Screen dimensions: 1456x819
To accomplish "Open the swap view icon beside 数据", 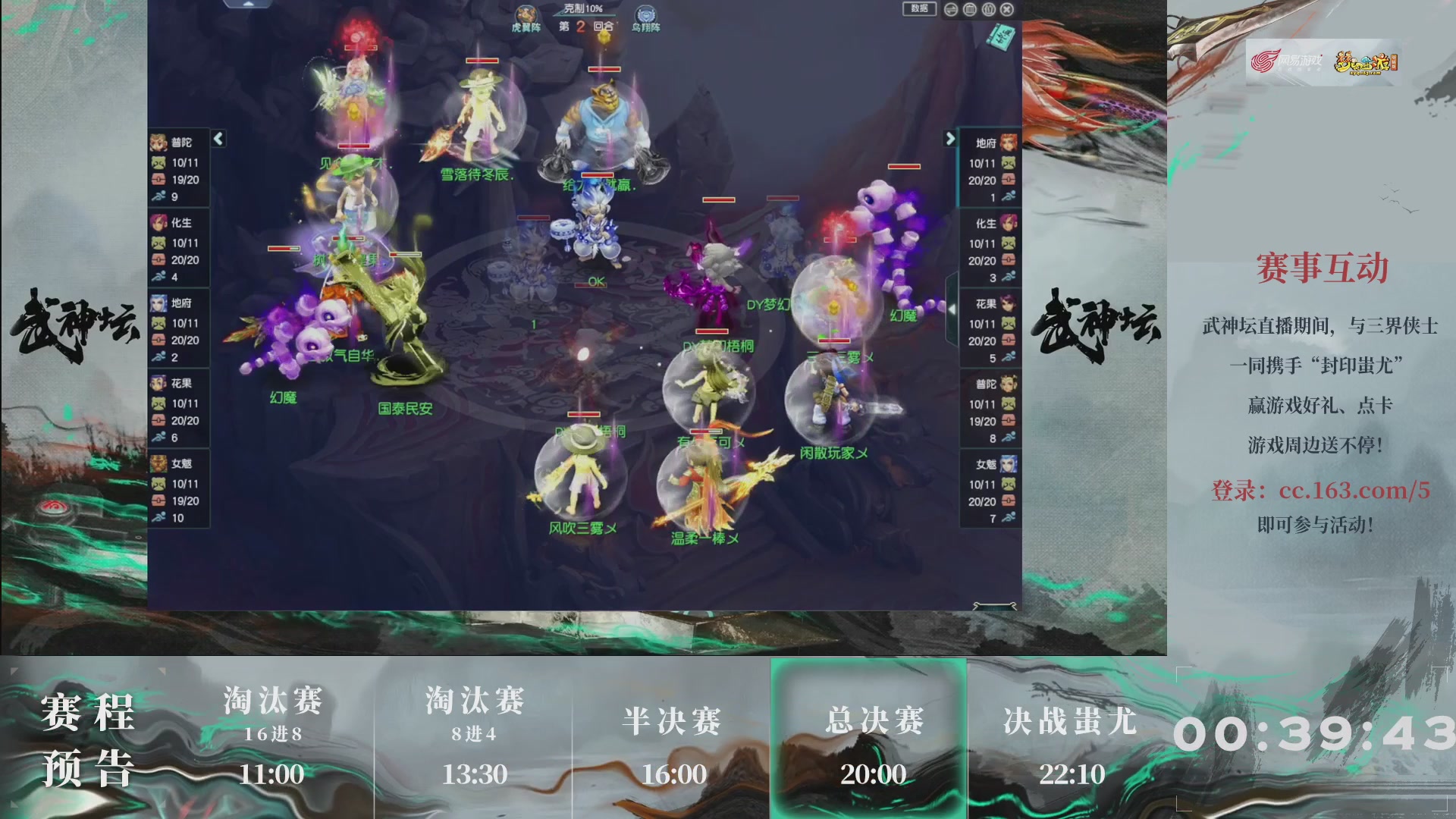I will pyautogui.click(x=951, y=10).
